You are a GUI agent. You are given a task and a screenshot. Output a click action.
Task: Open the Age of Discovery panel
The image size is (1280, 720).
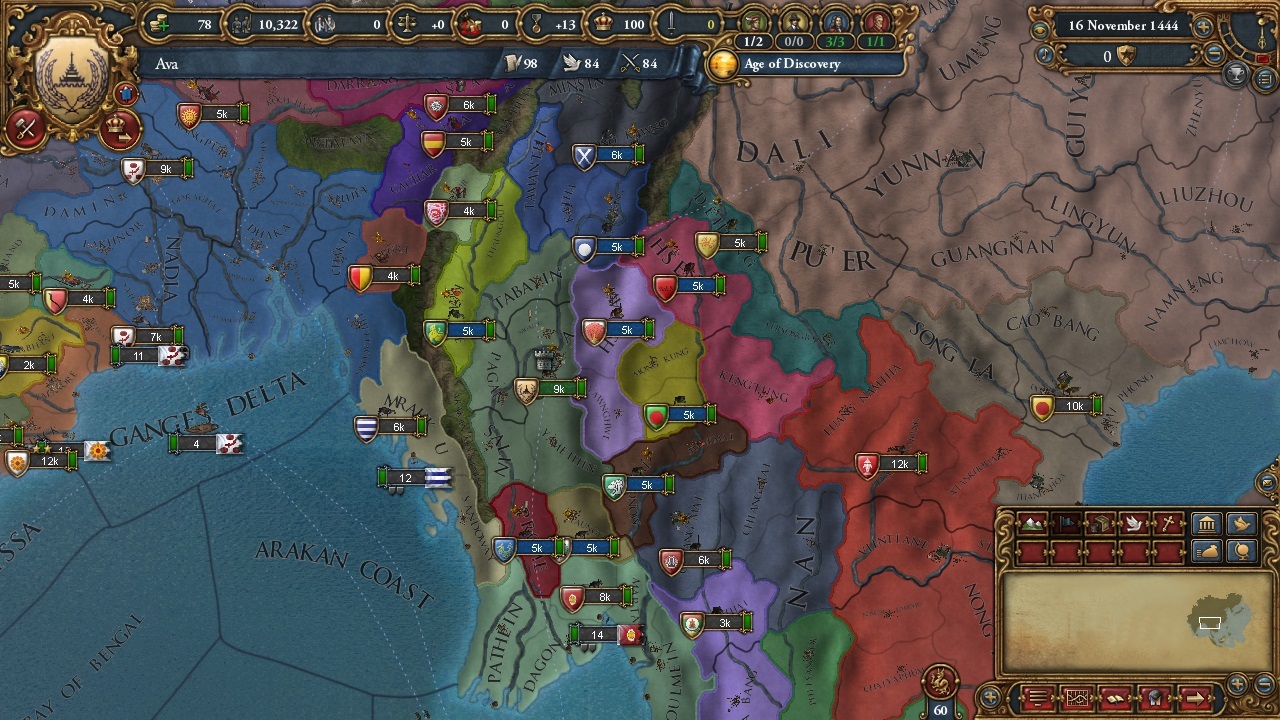tap(790, 64)
